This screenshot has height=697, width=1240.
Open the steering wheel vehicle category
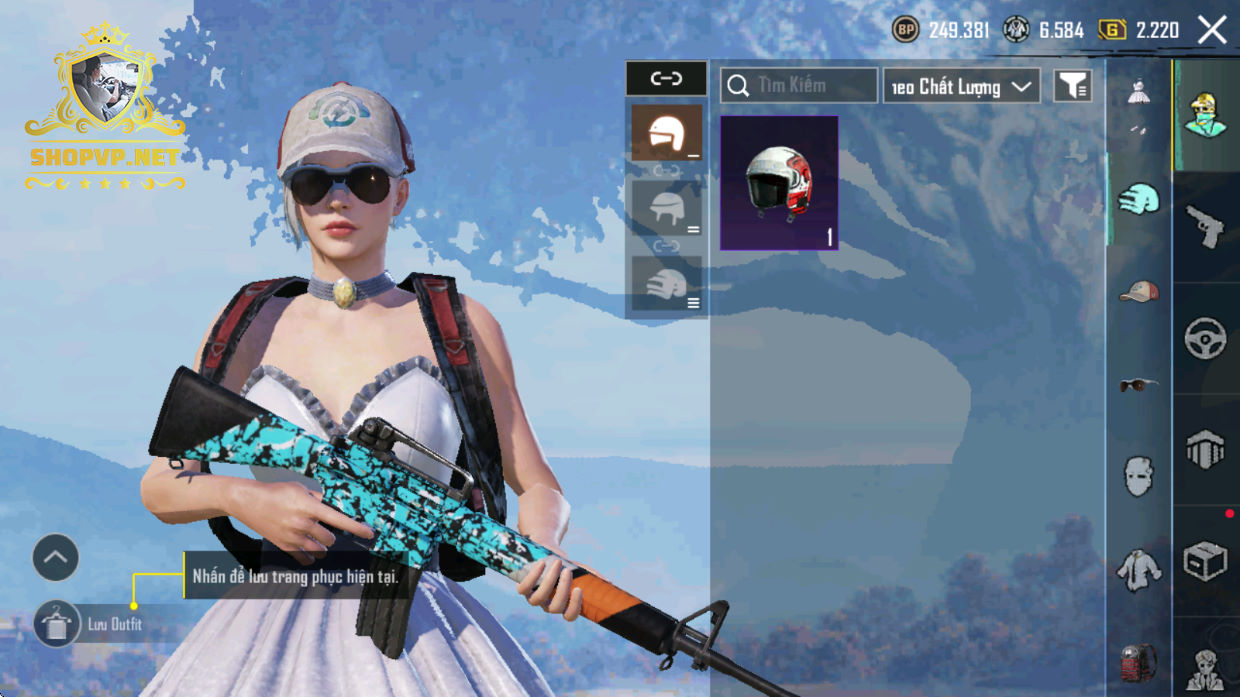tap(1205, 338)
